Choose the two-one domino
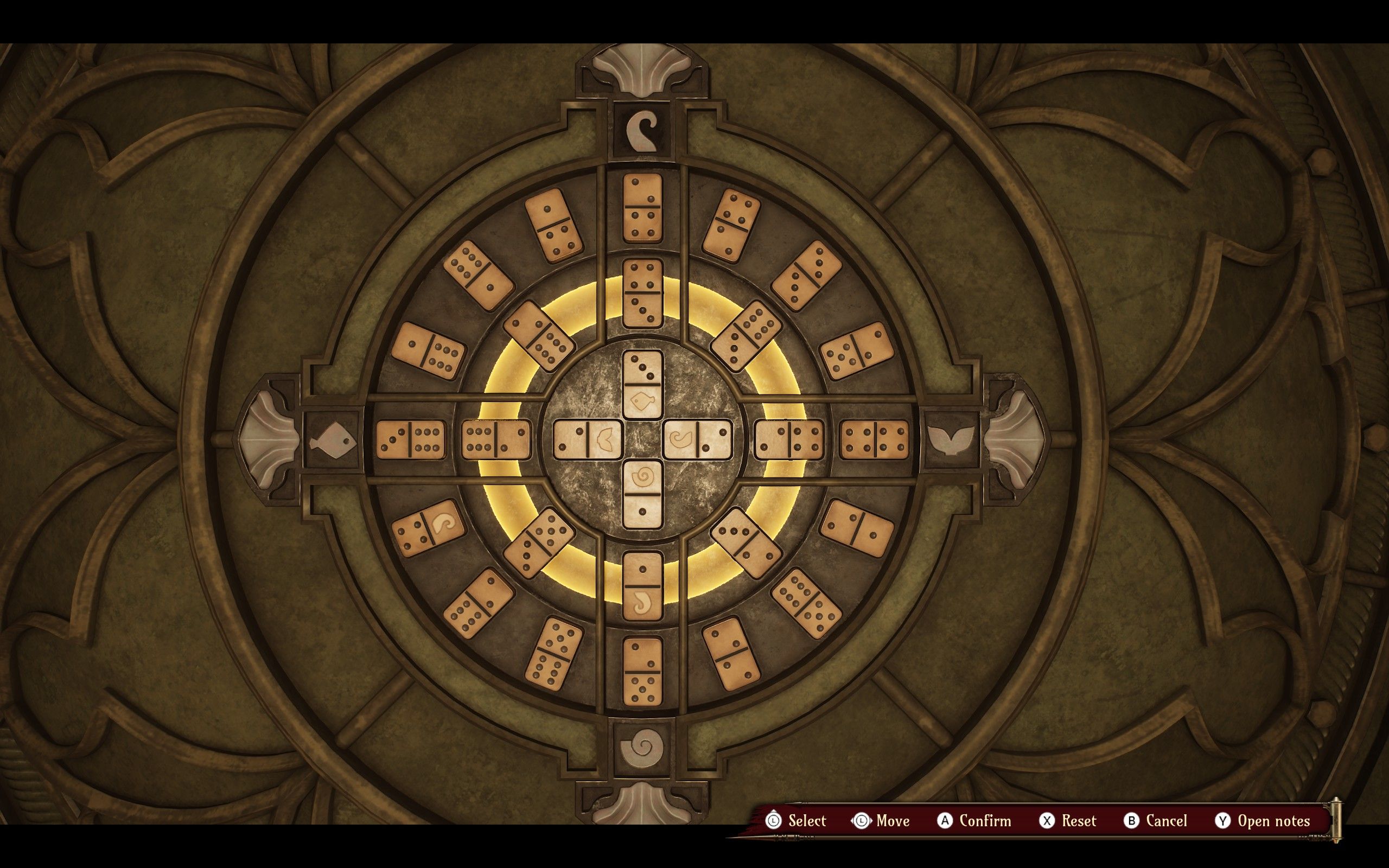1389x868 pixels. [x=856, y=528]
